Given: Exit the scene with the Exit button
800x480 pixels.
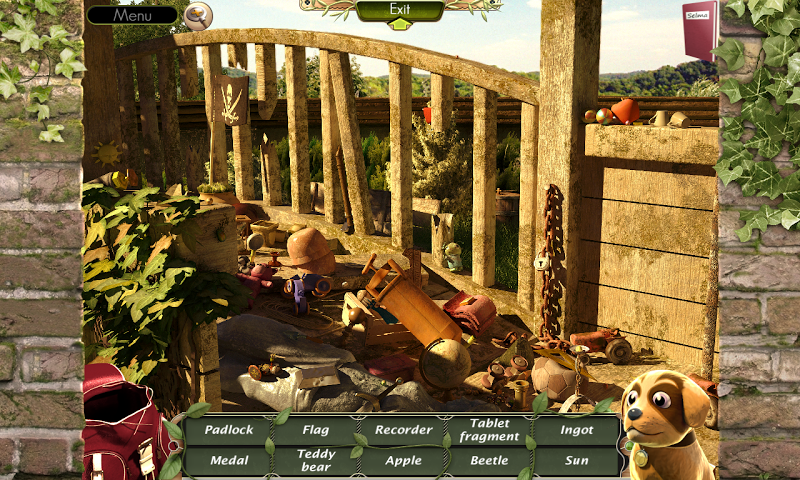Looking at the screenshot, I should coord(400,11).
